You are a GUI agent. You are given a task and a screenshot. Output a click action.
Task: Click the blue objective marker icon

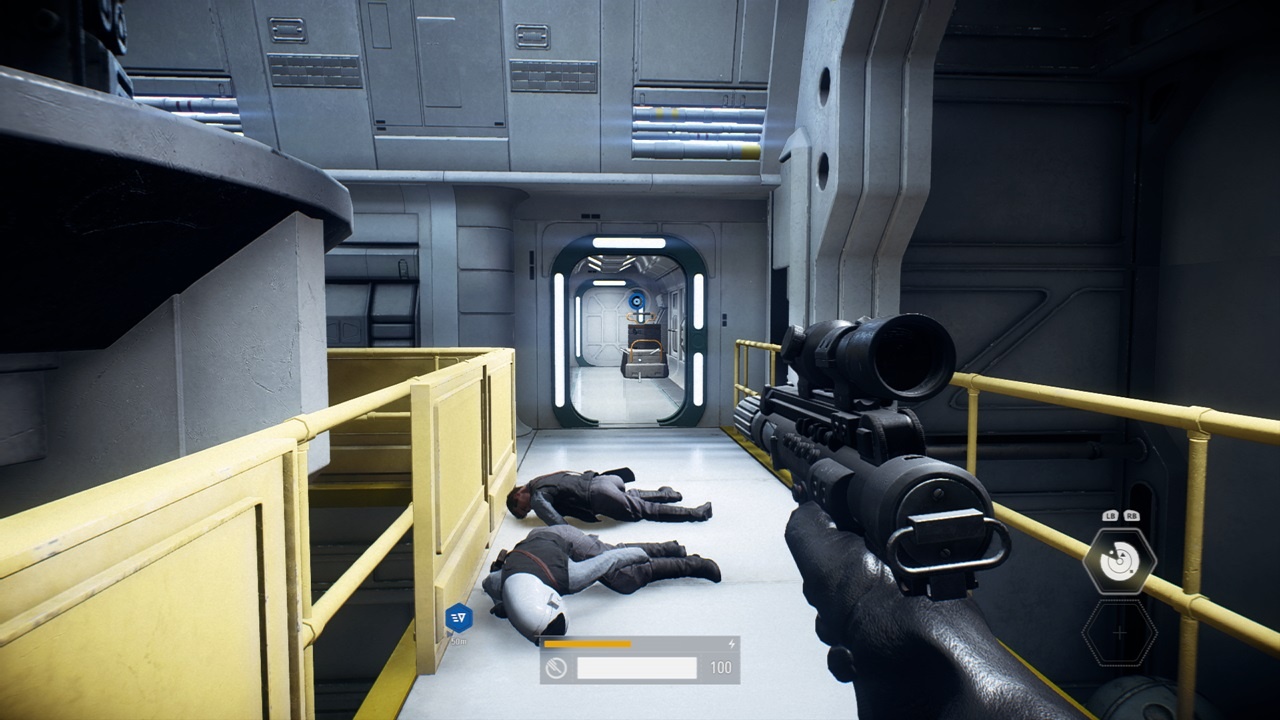458,618
